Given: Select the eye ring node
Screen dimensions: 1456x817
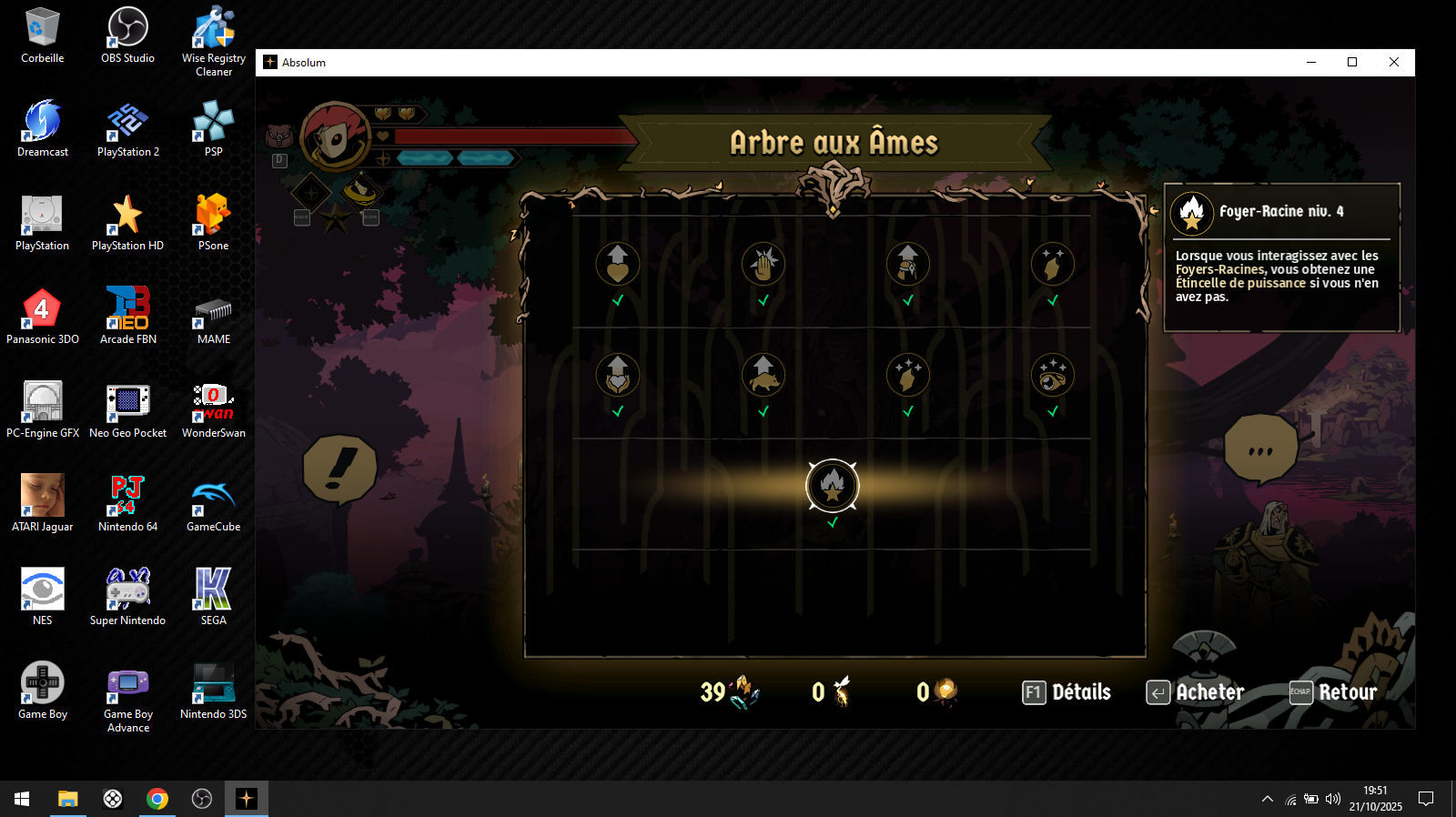Looking at the screenshot, I should (x=1052, y=375).
